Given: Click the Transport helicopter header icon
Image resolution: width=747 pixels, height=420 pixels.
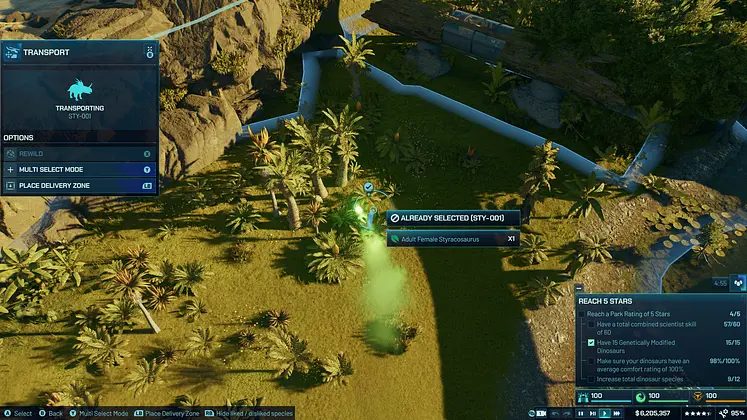Looking at the screenshot, I should (x=11, y=51).
